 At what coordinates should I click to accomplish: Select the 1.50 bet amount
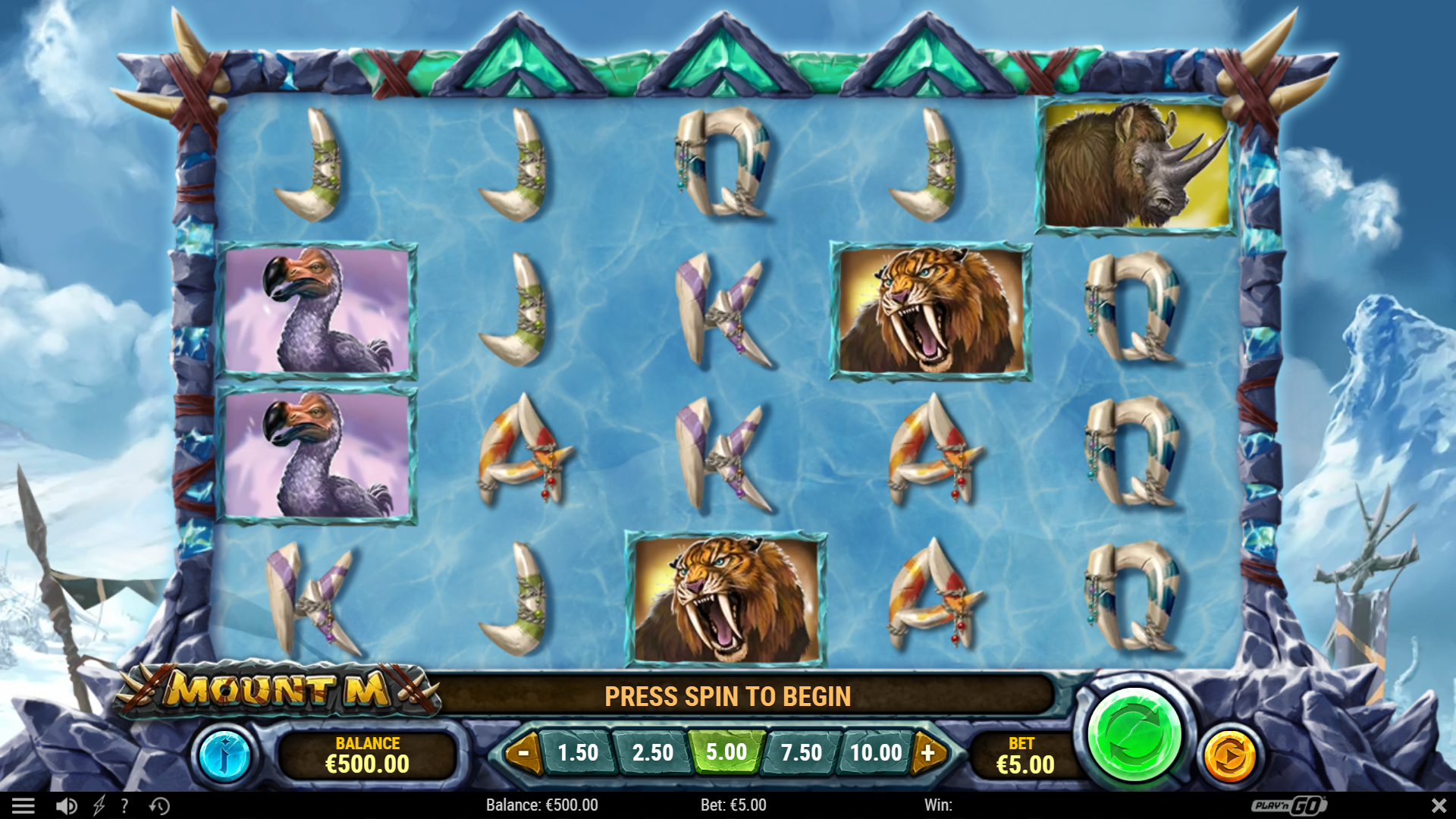coord(579,753)
